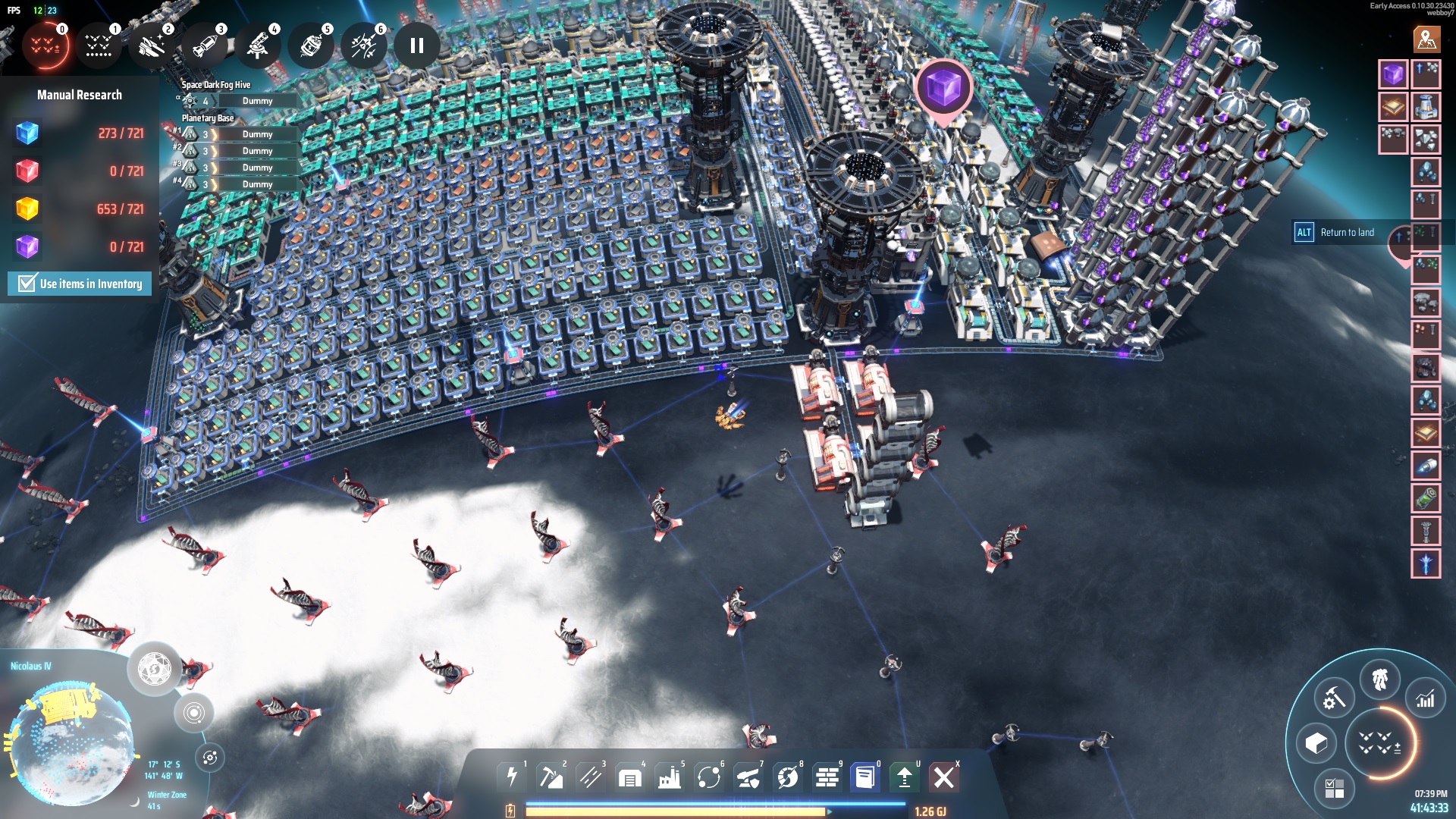The height and width of the screenshot is (819, 1456).
Task: Select the factory production build category
Action: click(x=669, y=777)
